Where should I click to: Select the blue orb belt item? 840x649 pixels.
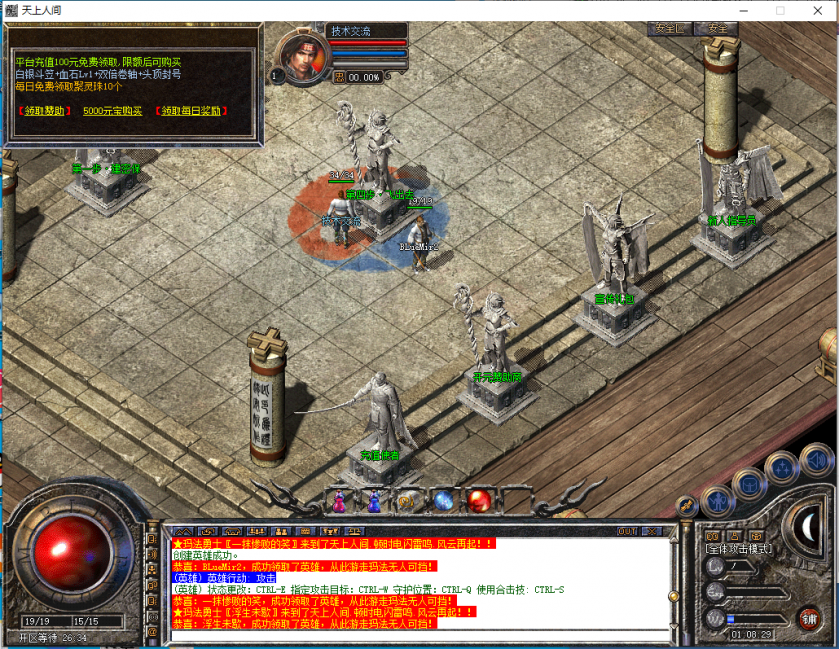click(444, 500)
